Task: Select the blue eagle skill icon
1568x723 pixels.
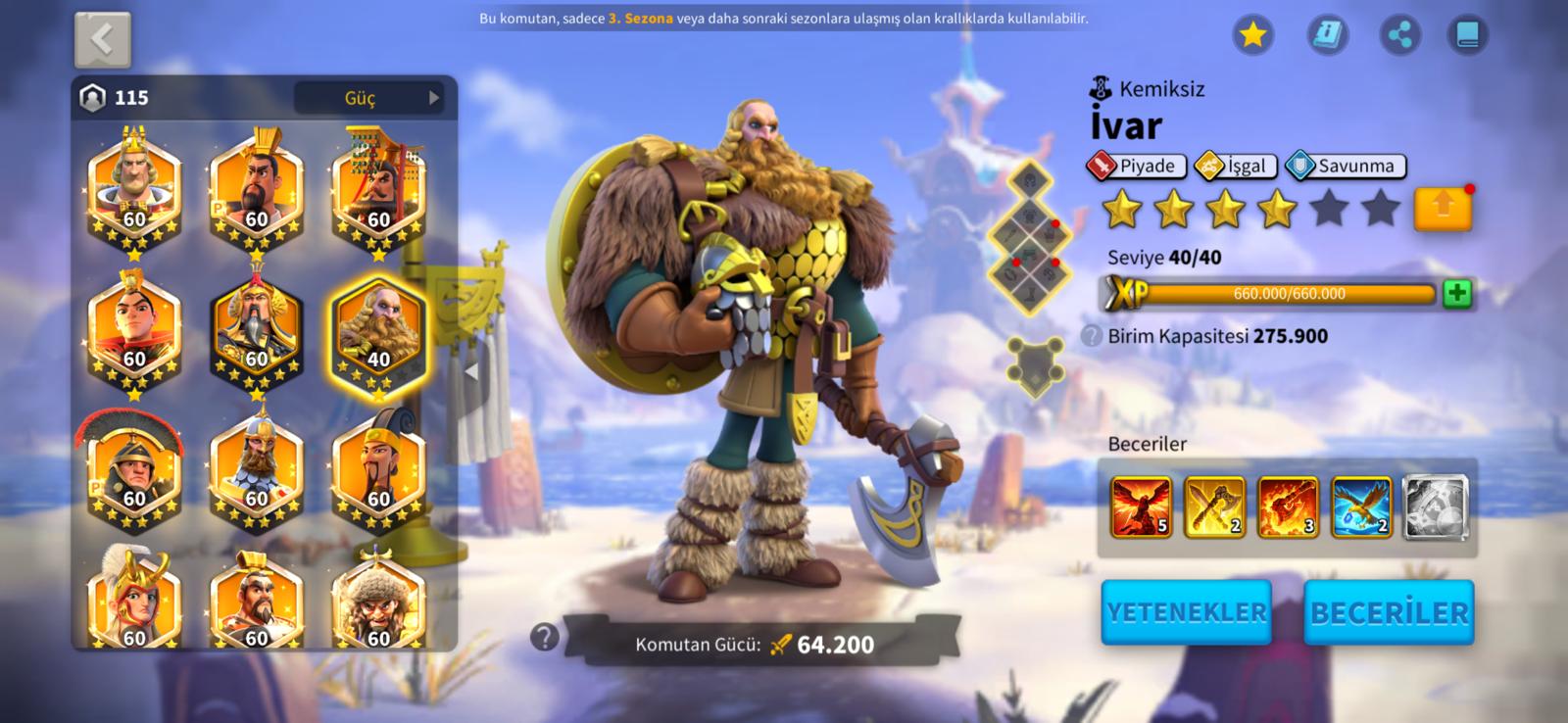Action: tap(1361, 506)
